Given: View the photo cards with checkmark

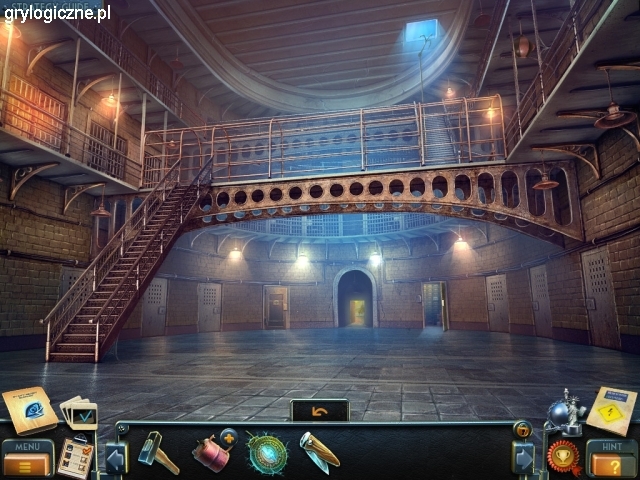Looking at the screenshot, I should pos(80,412).
